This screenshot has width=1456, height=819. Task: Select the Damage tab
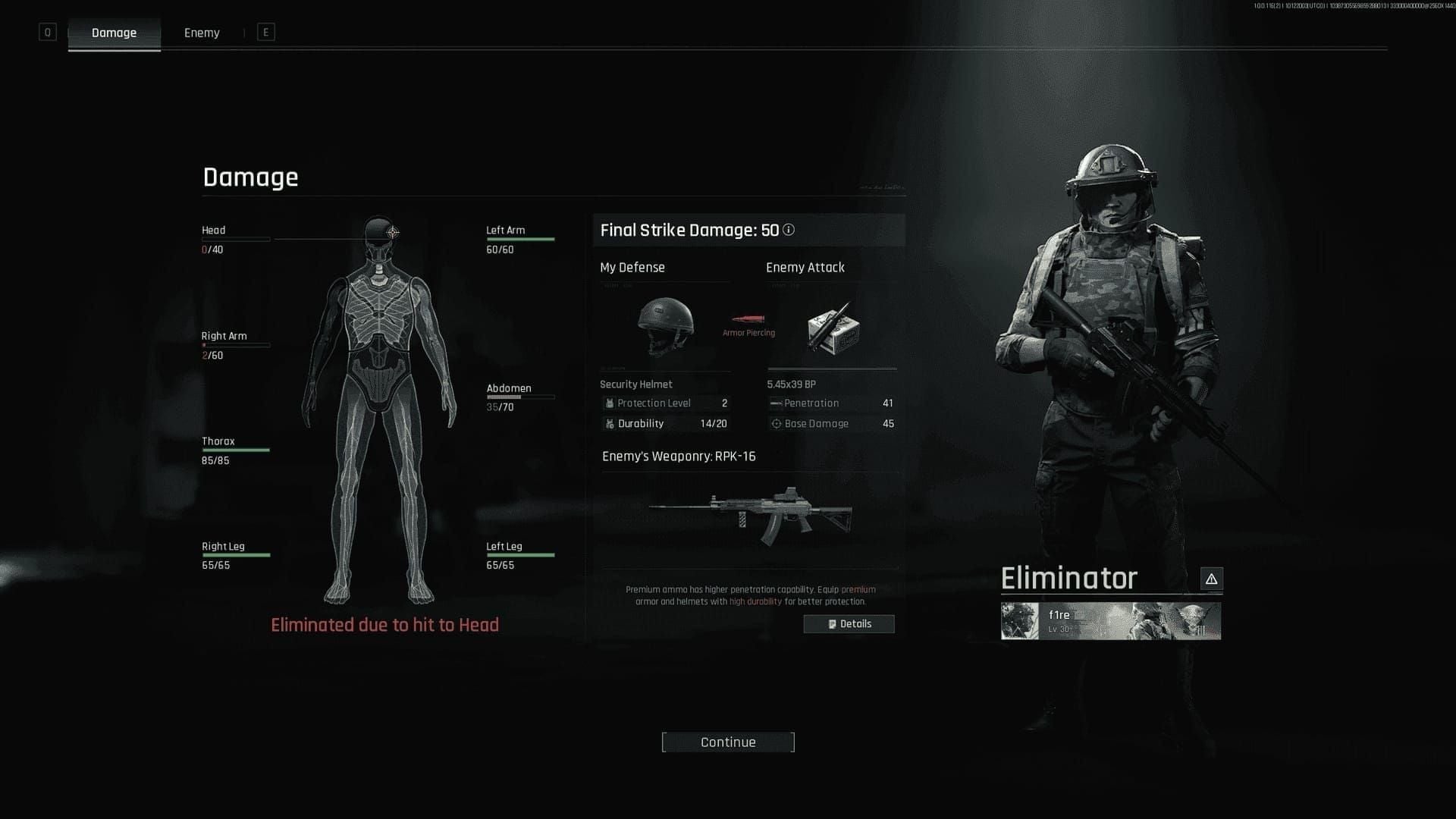pyautogui.click(x=114, y=33)
